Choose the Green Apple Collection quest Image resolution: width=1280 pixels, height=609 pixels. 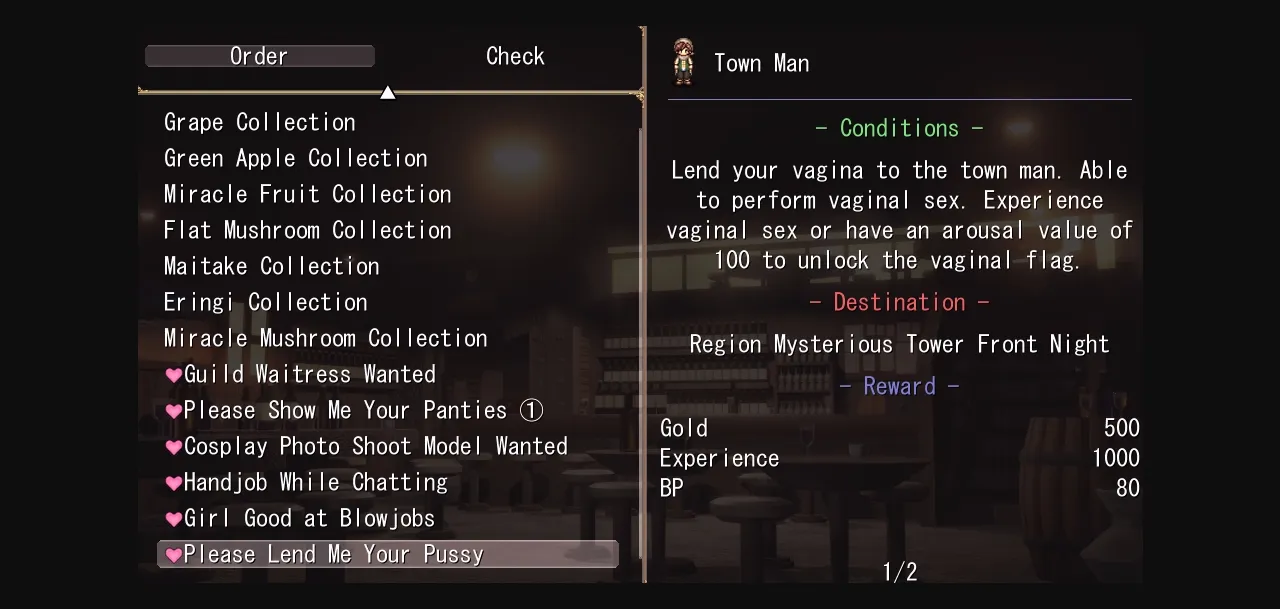pyautogui.click(x=296, y=158)
